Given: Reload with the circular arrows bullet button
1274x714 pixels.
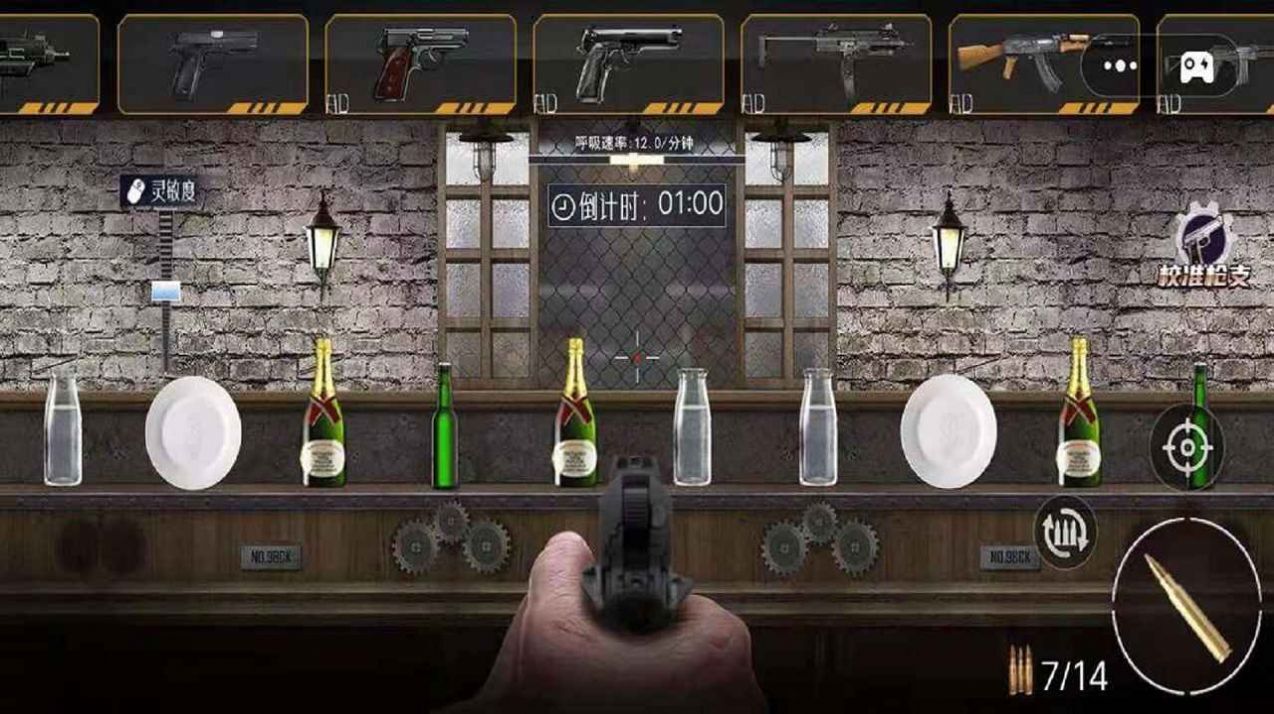Looking at the screenshot, I should tap(1065, 532).
